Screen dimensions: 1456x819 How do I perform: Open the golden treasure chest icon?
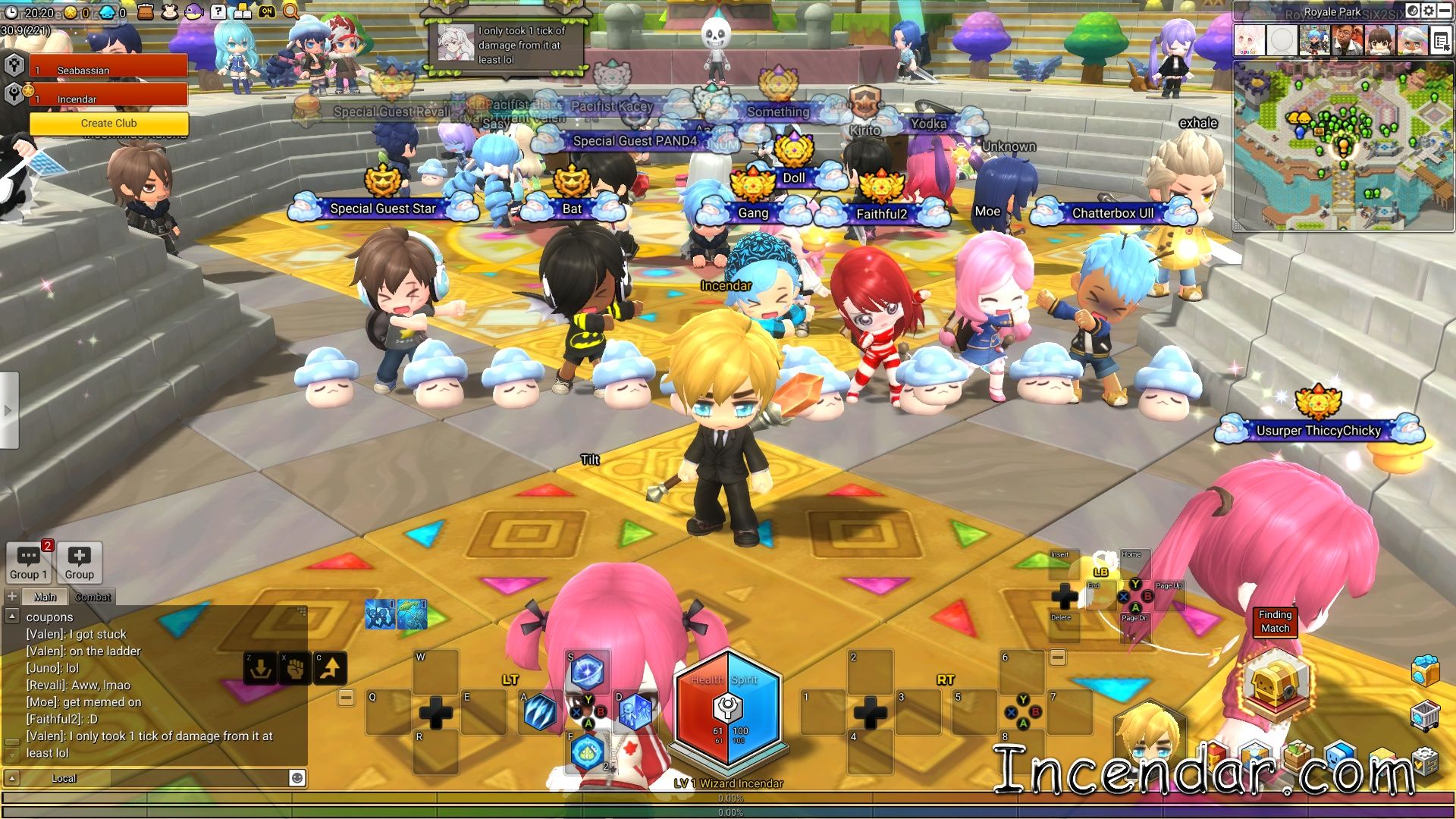coord(1279,685)
